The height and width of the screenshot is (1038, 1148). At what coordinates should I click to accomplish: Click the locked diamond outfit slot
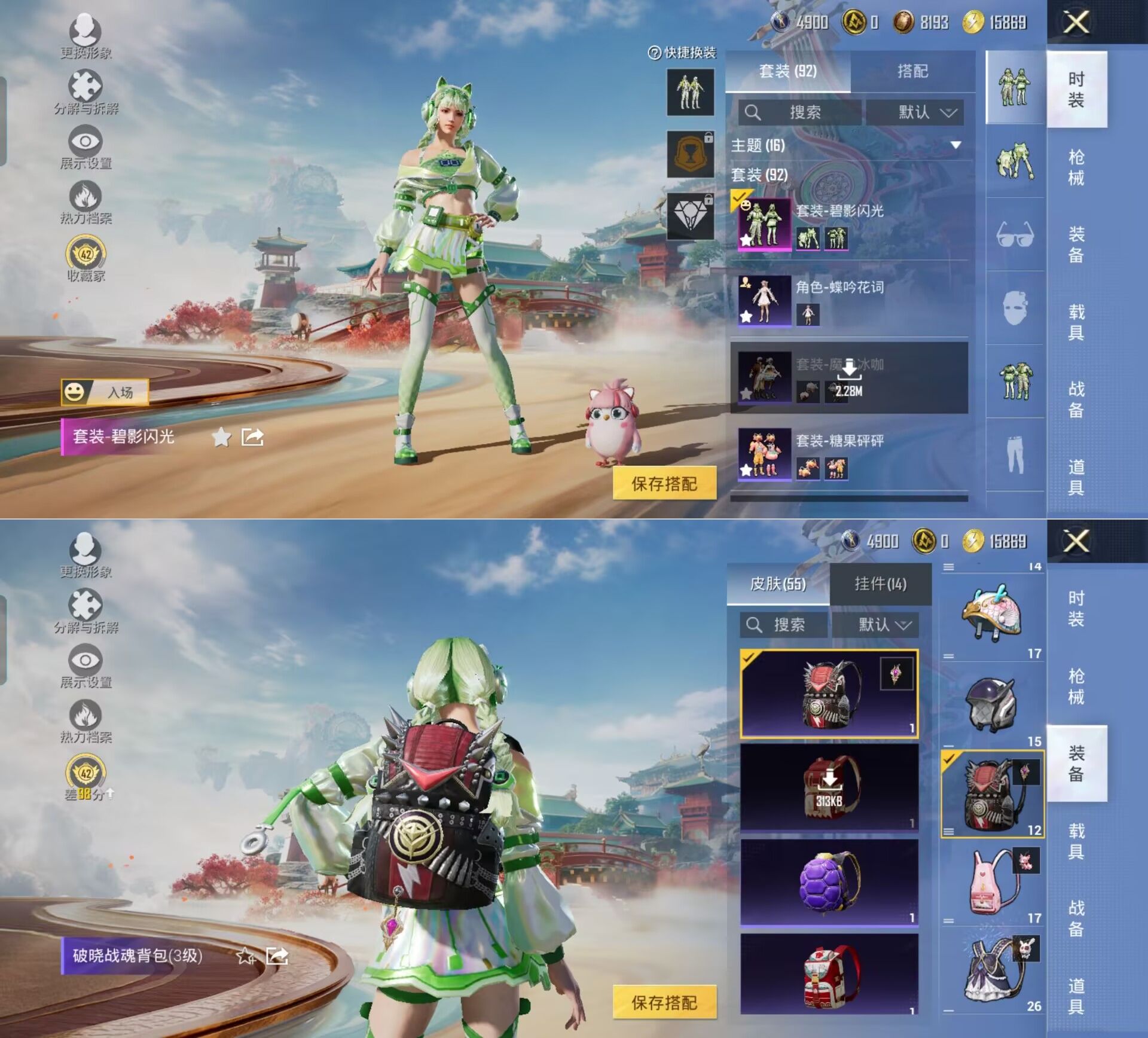[690, 216]
